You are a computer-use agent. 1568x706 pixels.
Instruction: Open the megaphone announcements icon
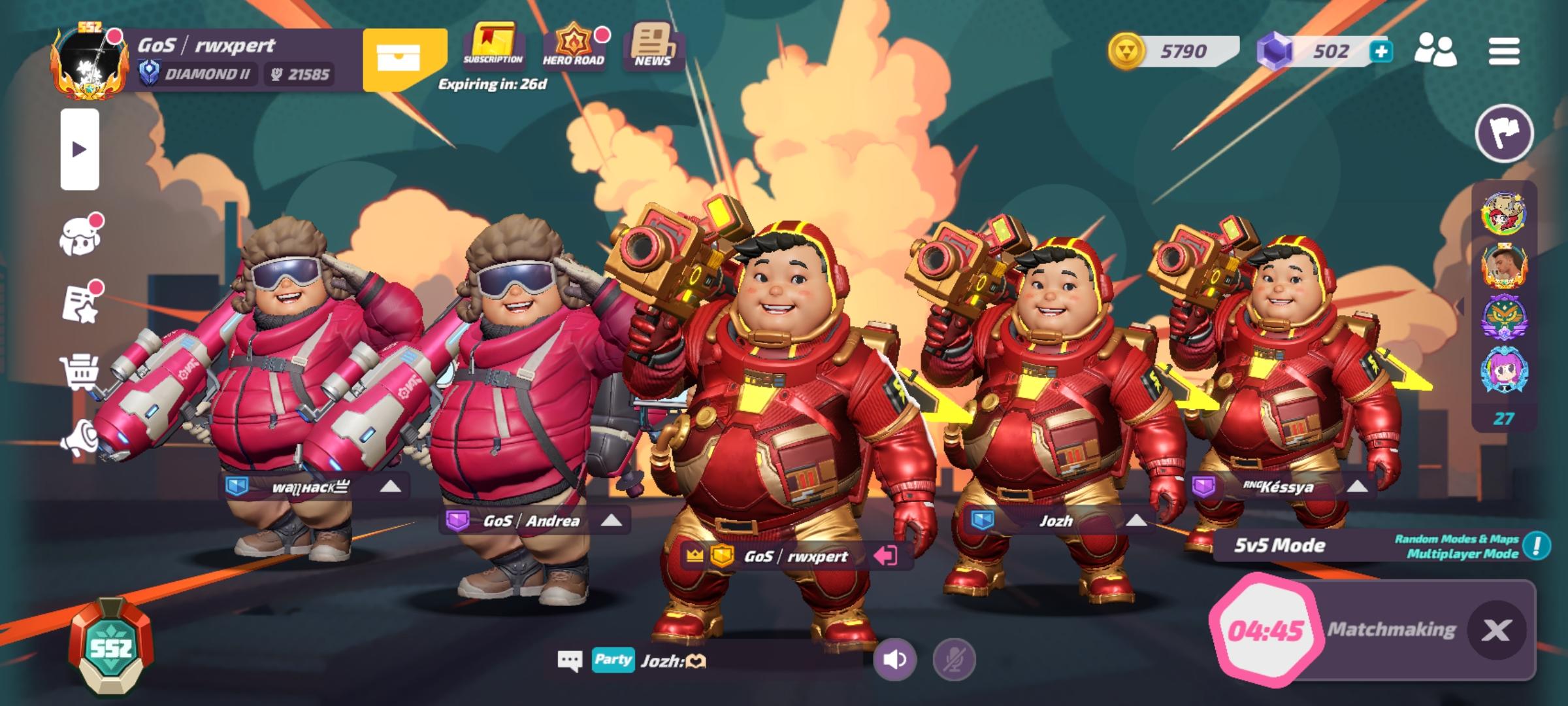[80, 437]
